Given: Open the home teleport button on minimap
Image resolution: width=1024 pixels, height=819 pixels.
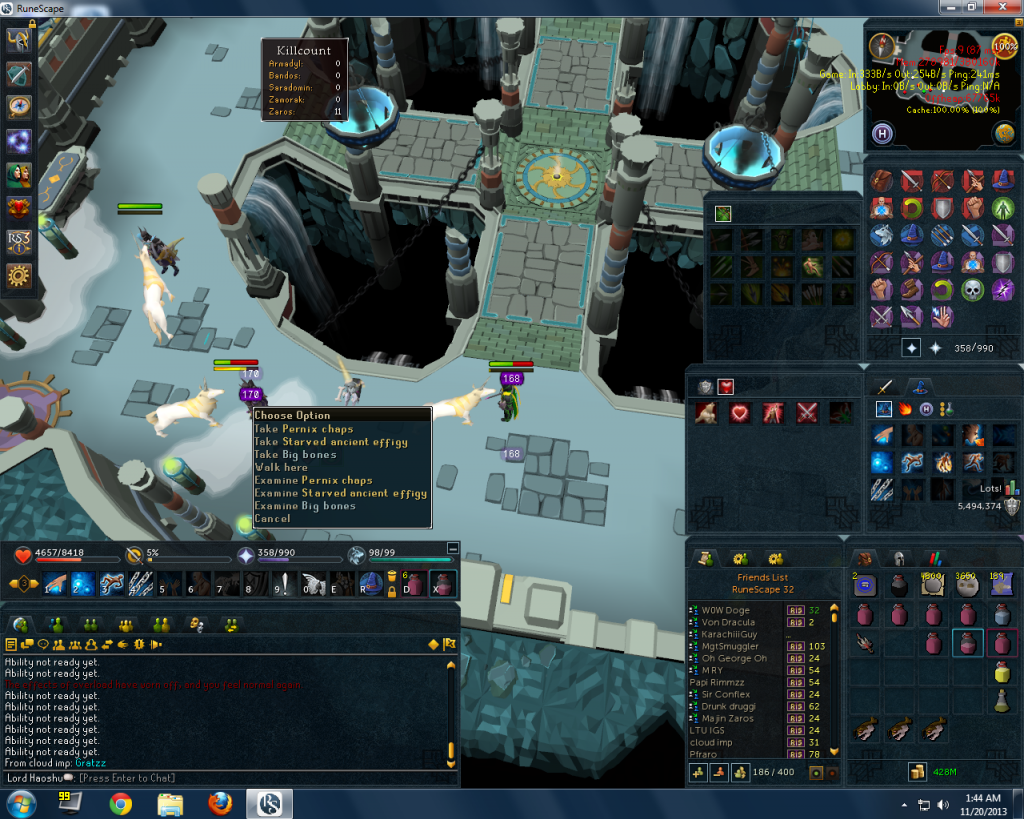Looking at the screenshot, I should [882, 134].
